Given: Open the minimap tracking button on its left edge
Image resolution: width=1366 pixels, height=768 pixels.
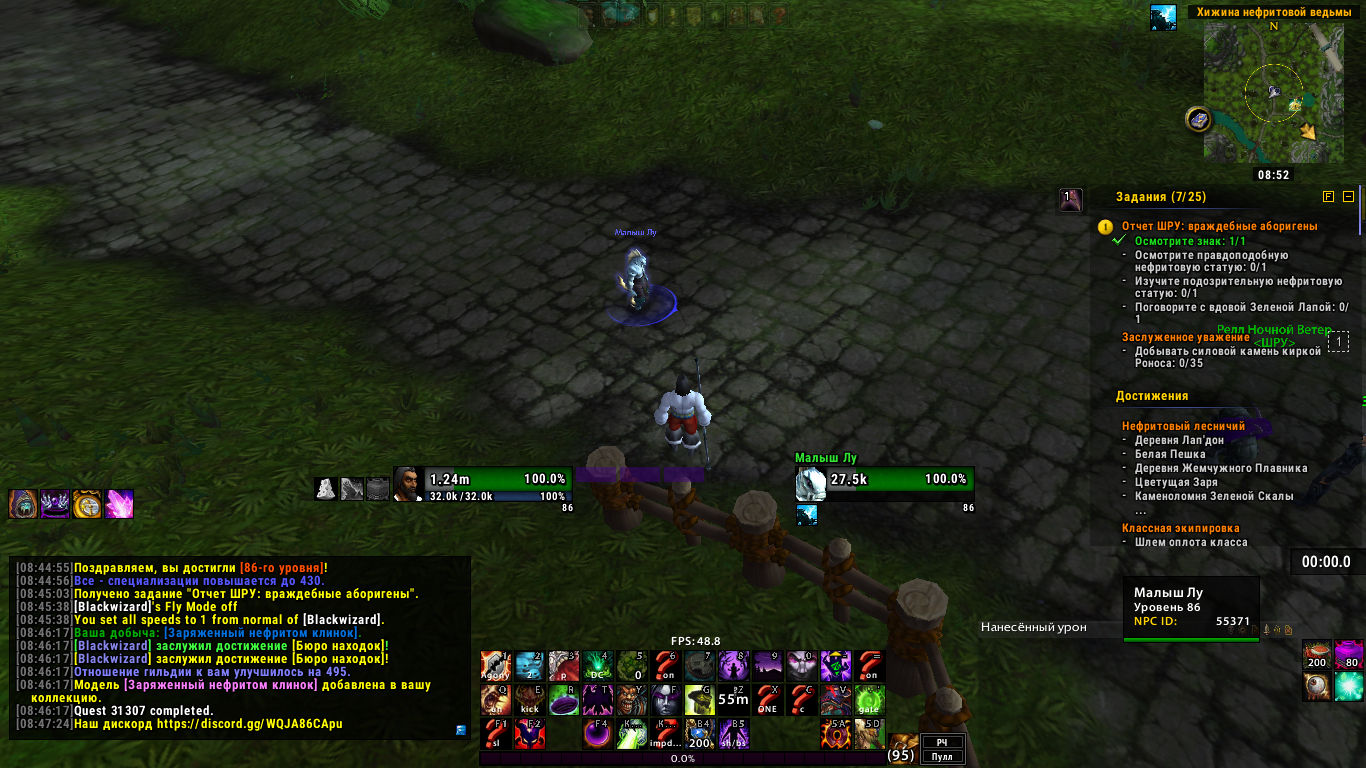Looking at the screenshot, I should (x=1198, y=120).
